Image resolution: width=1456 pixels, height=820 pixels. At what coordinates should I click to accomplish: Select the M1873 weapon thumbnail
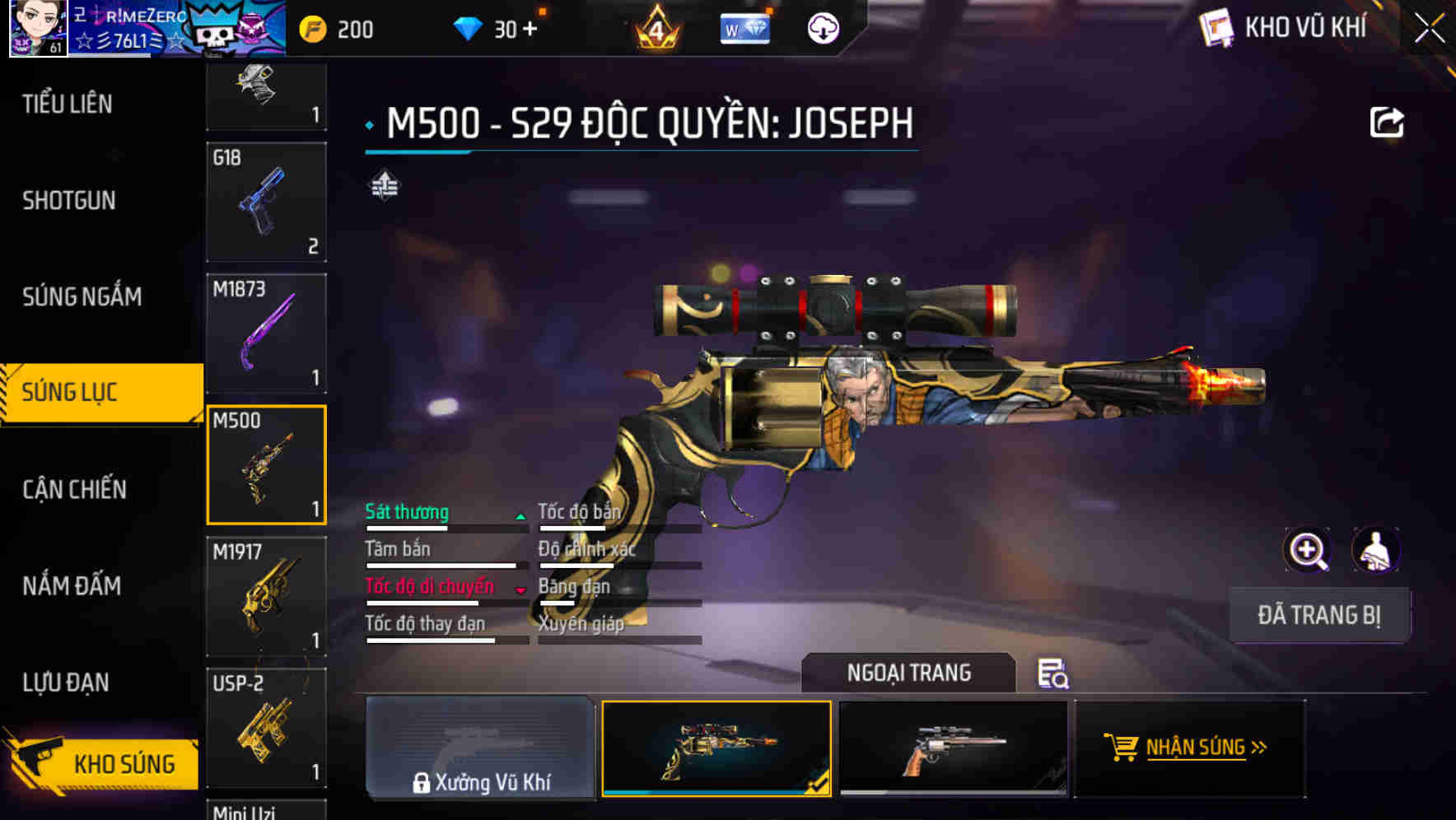(266, 332)
